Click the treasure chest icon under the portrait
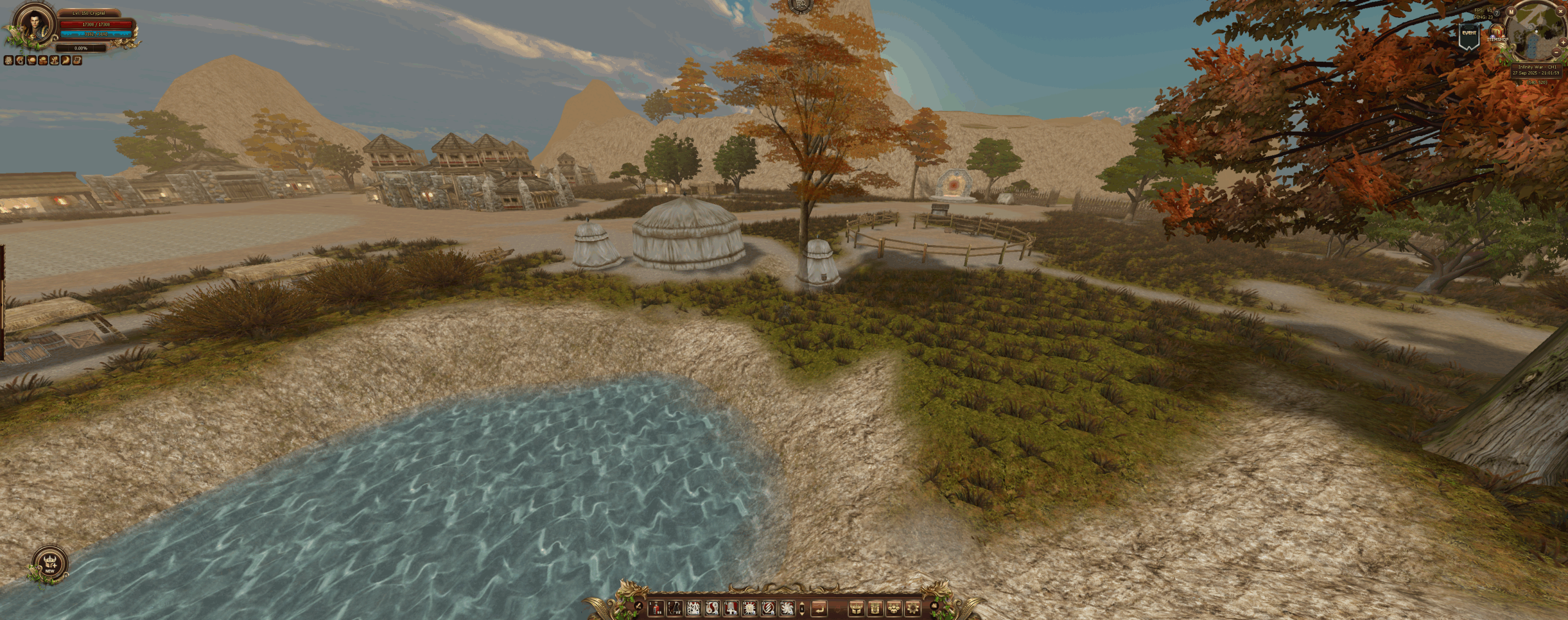Viewport: 1568px width, 620px height. pyautogui.click(x=77, y=61)
